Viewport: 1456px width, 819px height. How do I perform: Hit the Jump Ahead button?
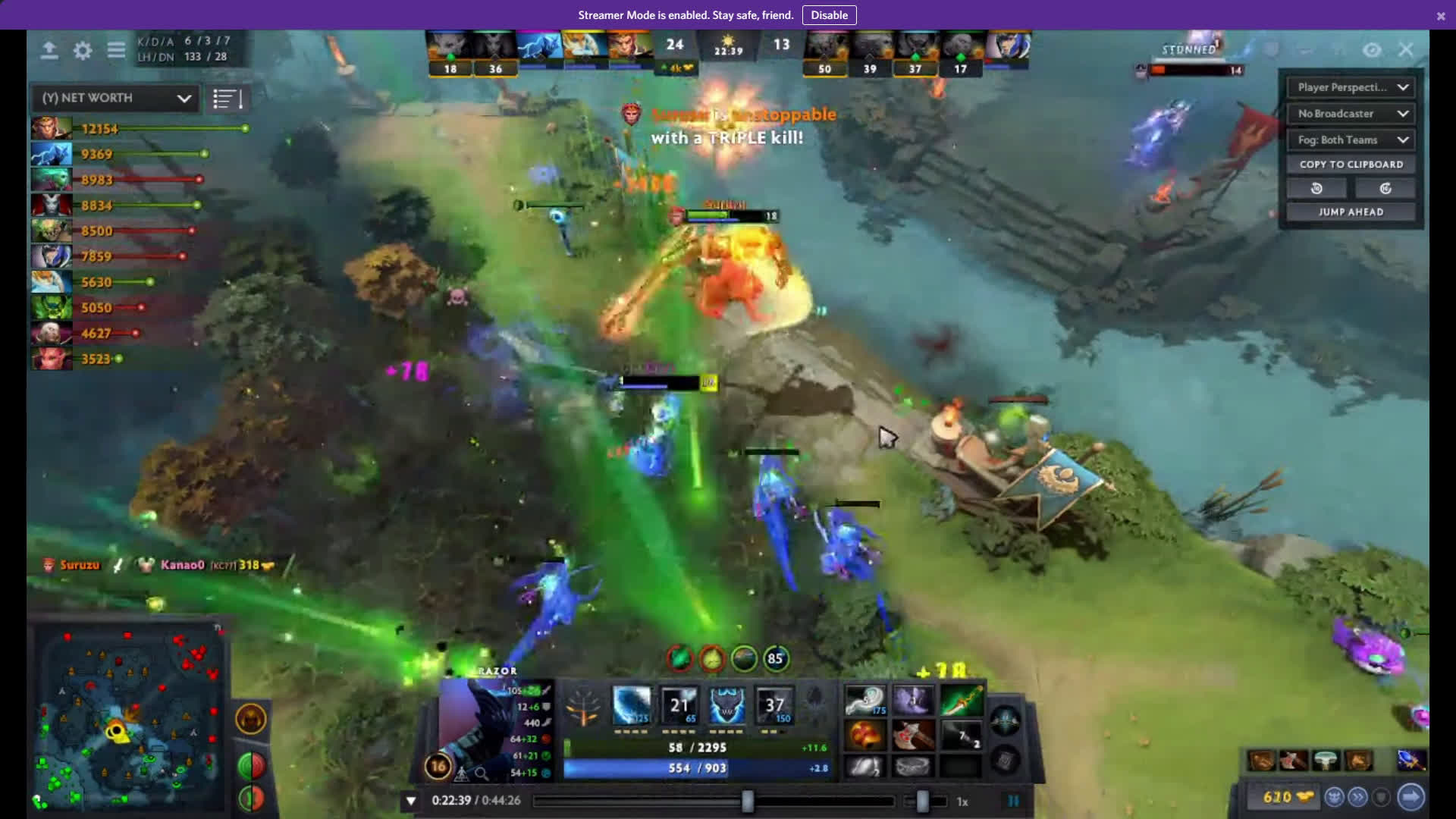(x=1351, y=212)
